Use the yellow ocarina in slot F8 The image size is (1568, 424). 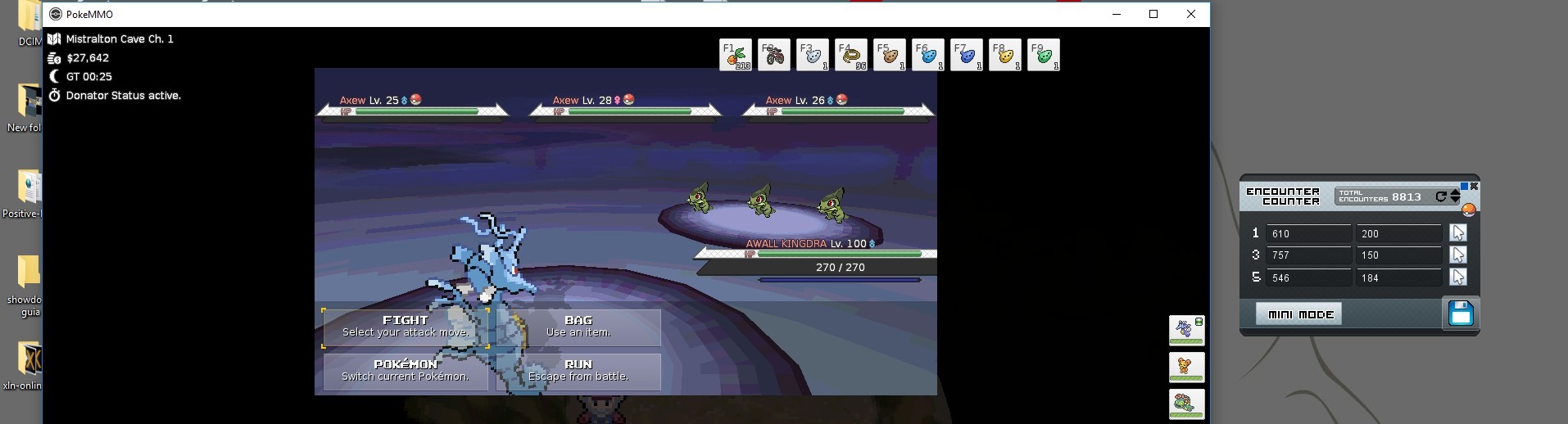(x=1005, y=55)
